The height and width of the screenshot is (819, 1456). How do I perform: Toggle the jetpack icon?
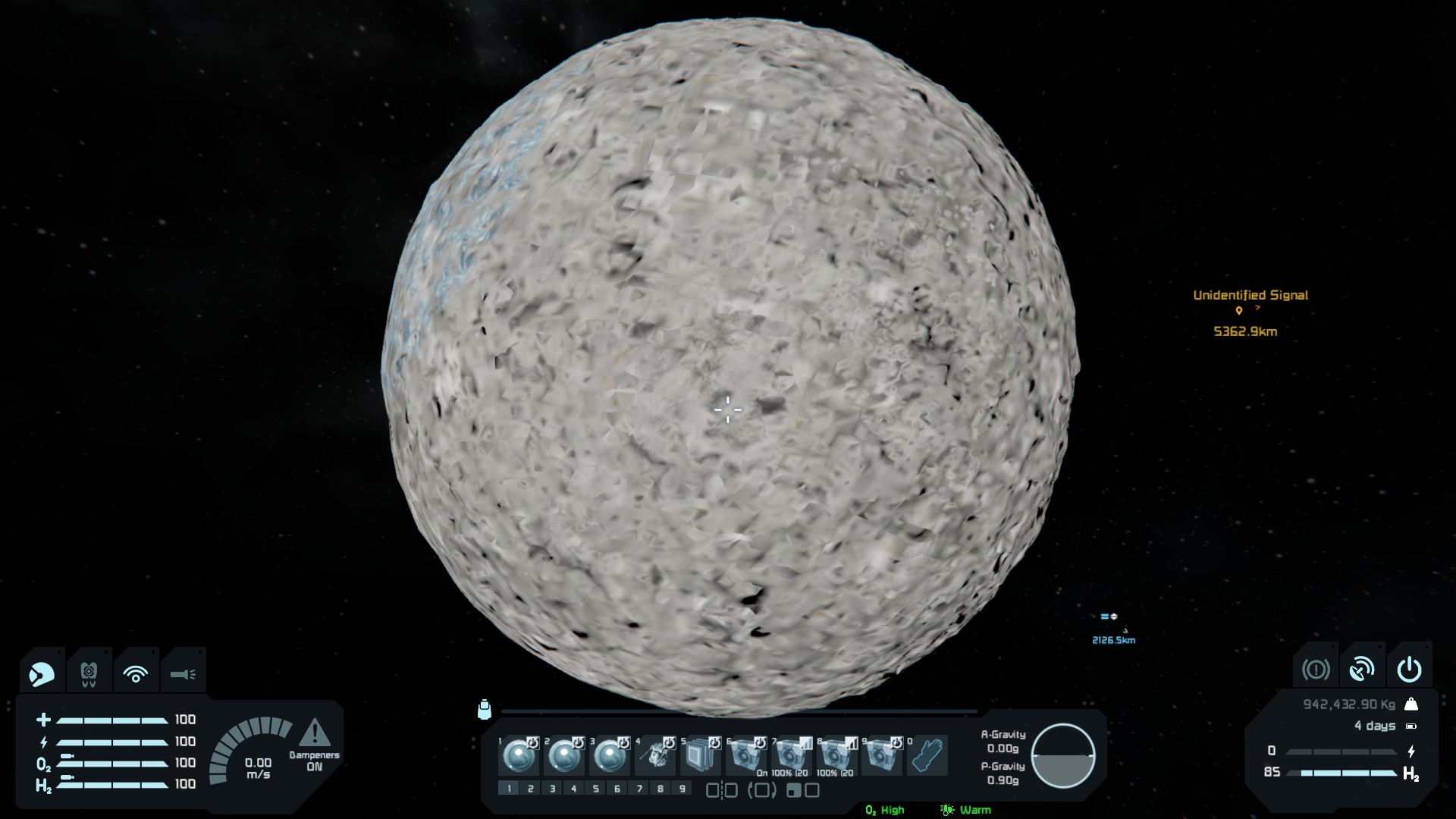(89, 673)
